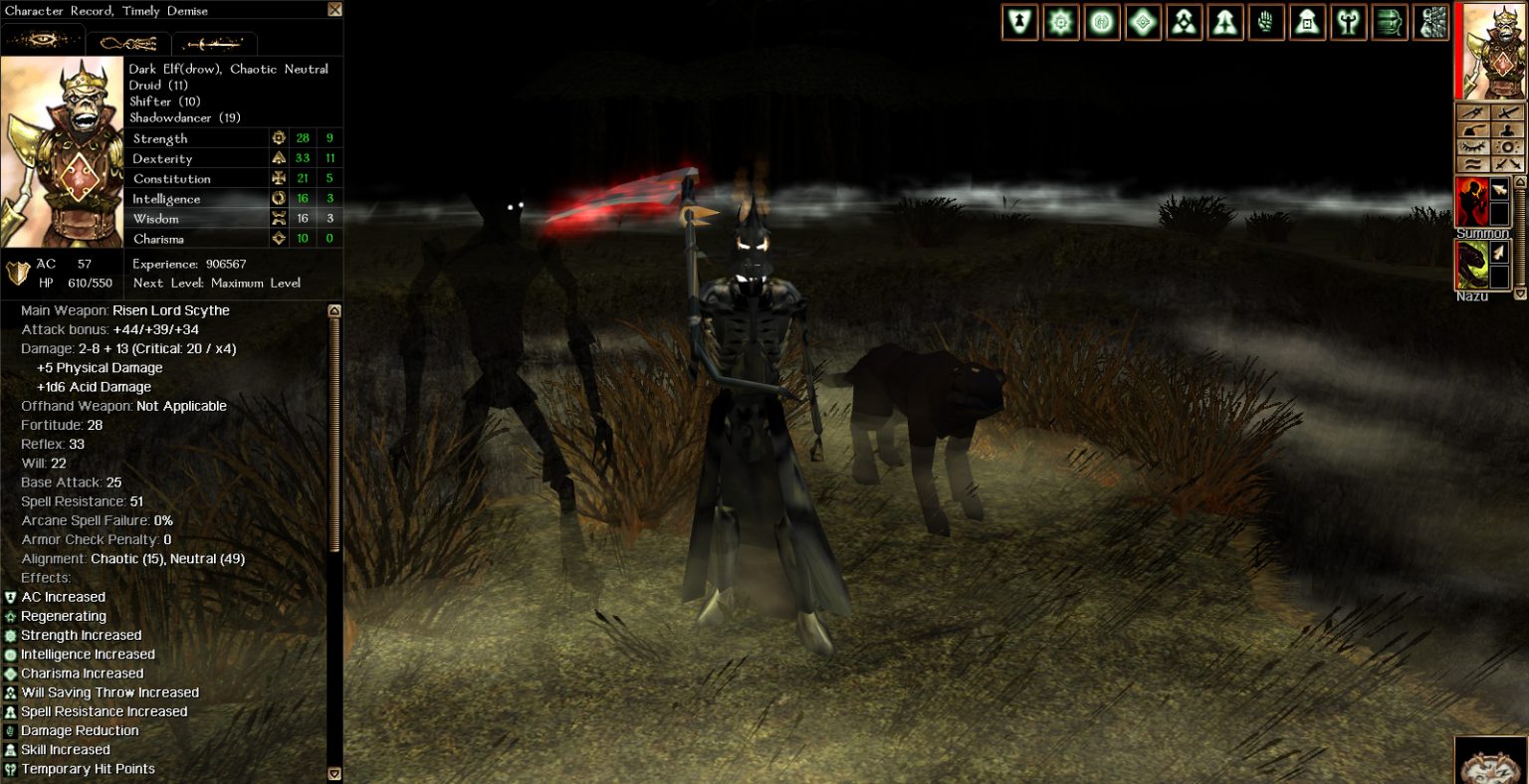Click the shield effect icon with arrow
The width and height of the screenshot is (1529, 784).
click(1019, 22)
